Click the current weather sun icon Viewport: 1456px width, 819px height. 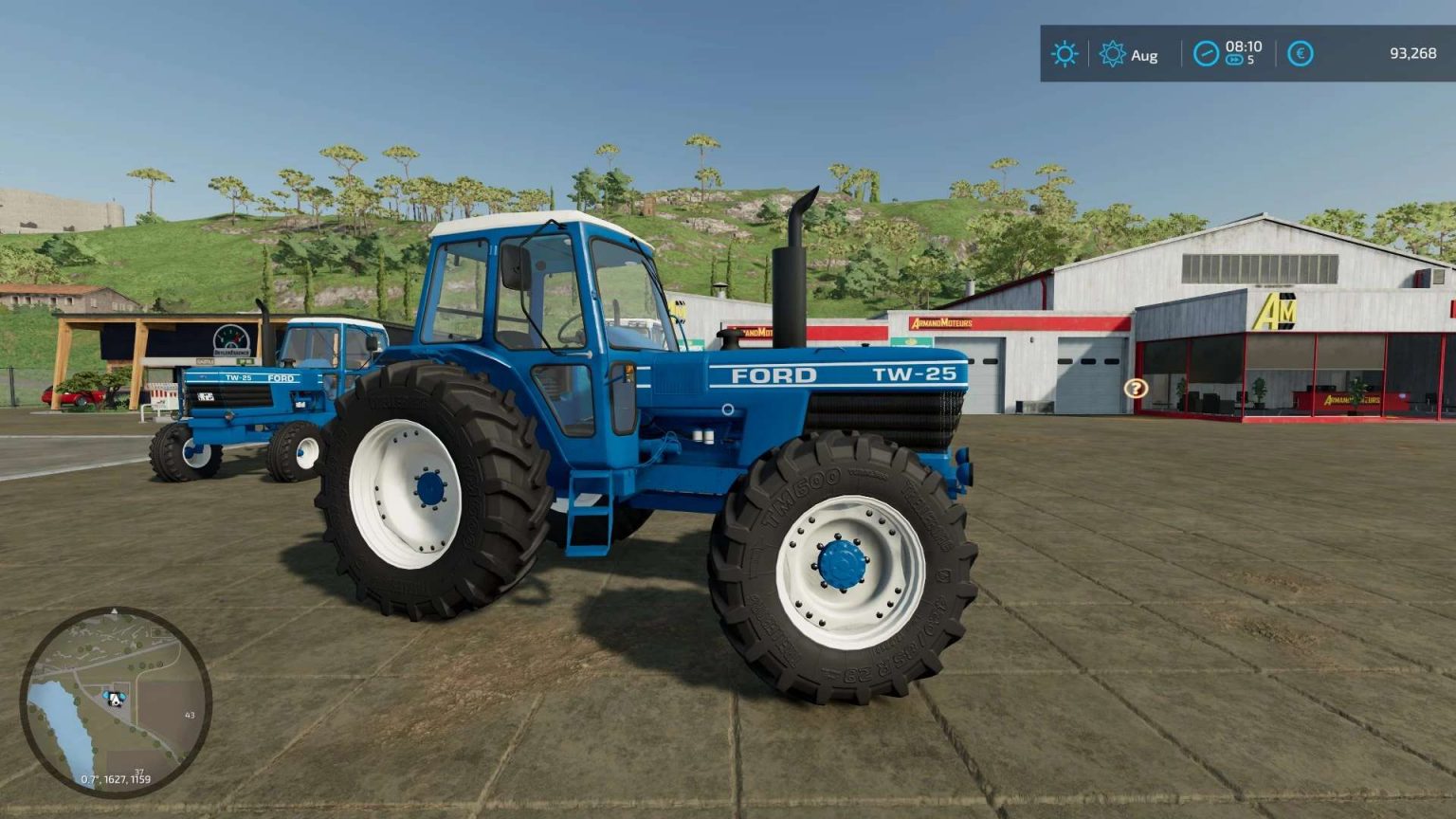pos(1065,54)
